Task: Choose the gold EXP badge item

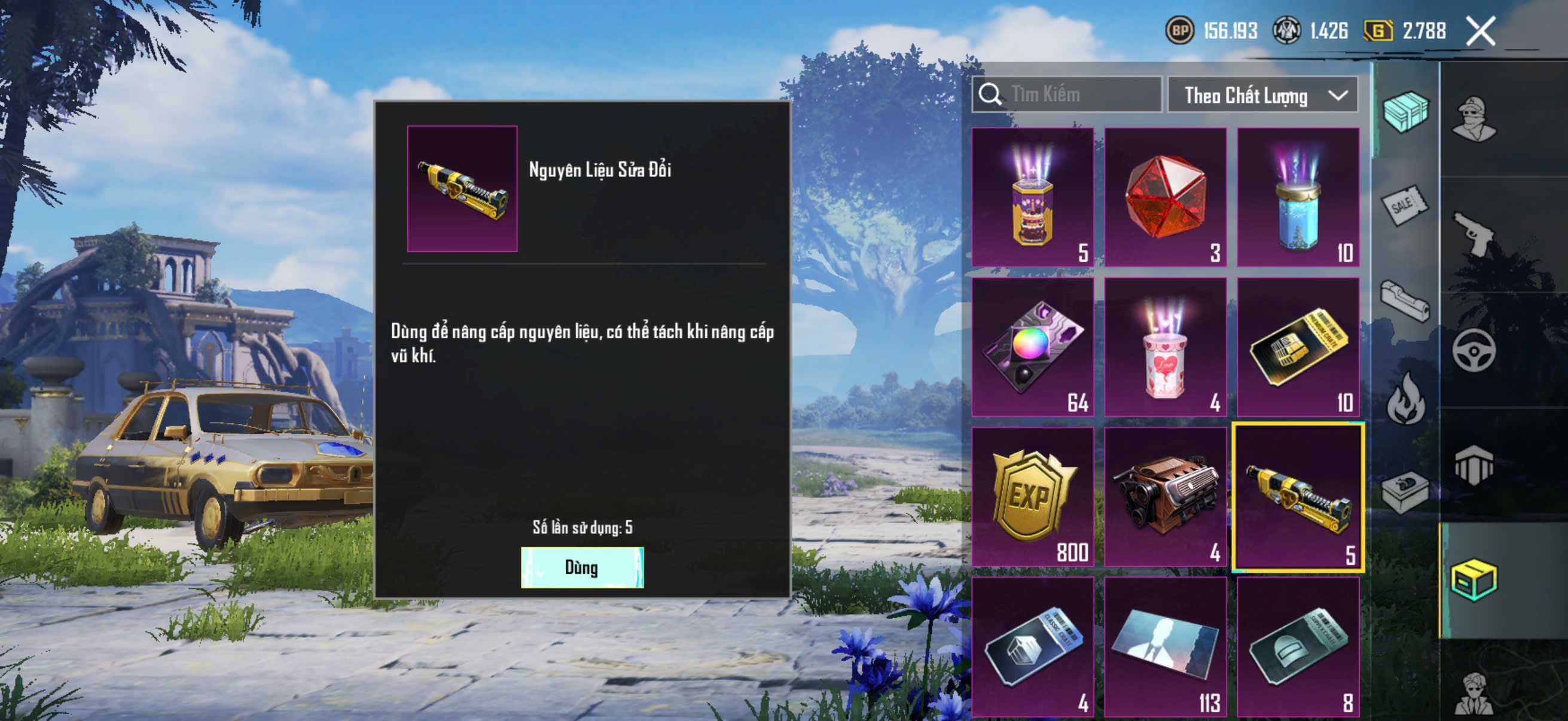Action: [1032, 496]
